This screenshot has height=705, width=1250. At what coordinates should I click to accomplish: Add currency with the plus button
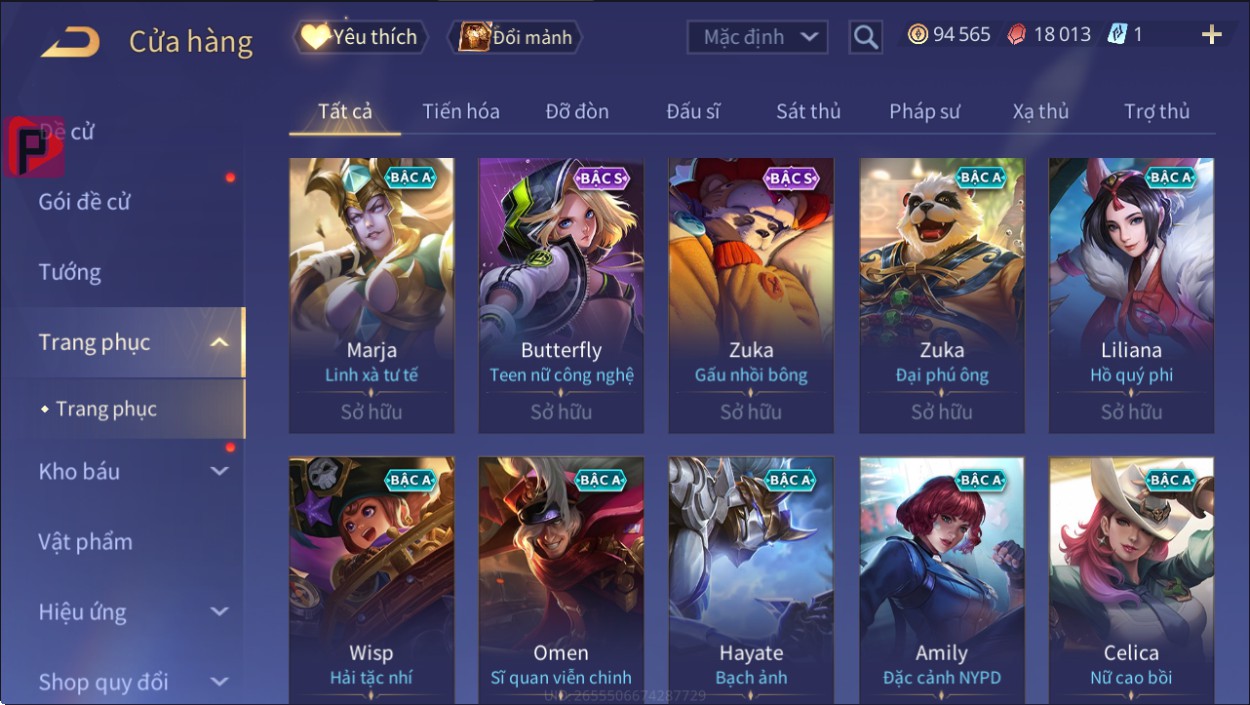(x=1211, y=35)
